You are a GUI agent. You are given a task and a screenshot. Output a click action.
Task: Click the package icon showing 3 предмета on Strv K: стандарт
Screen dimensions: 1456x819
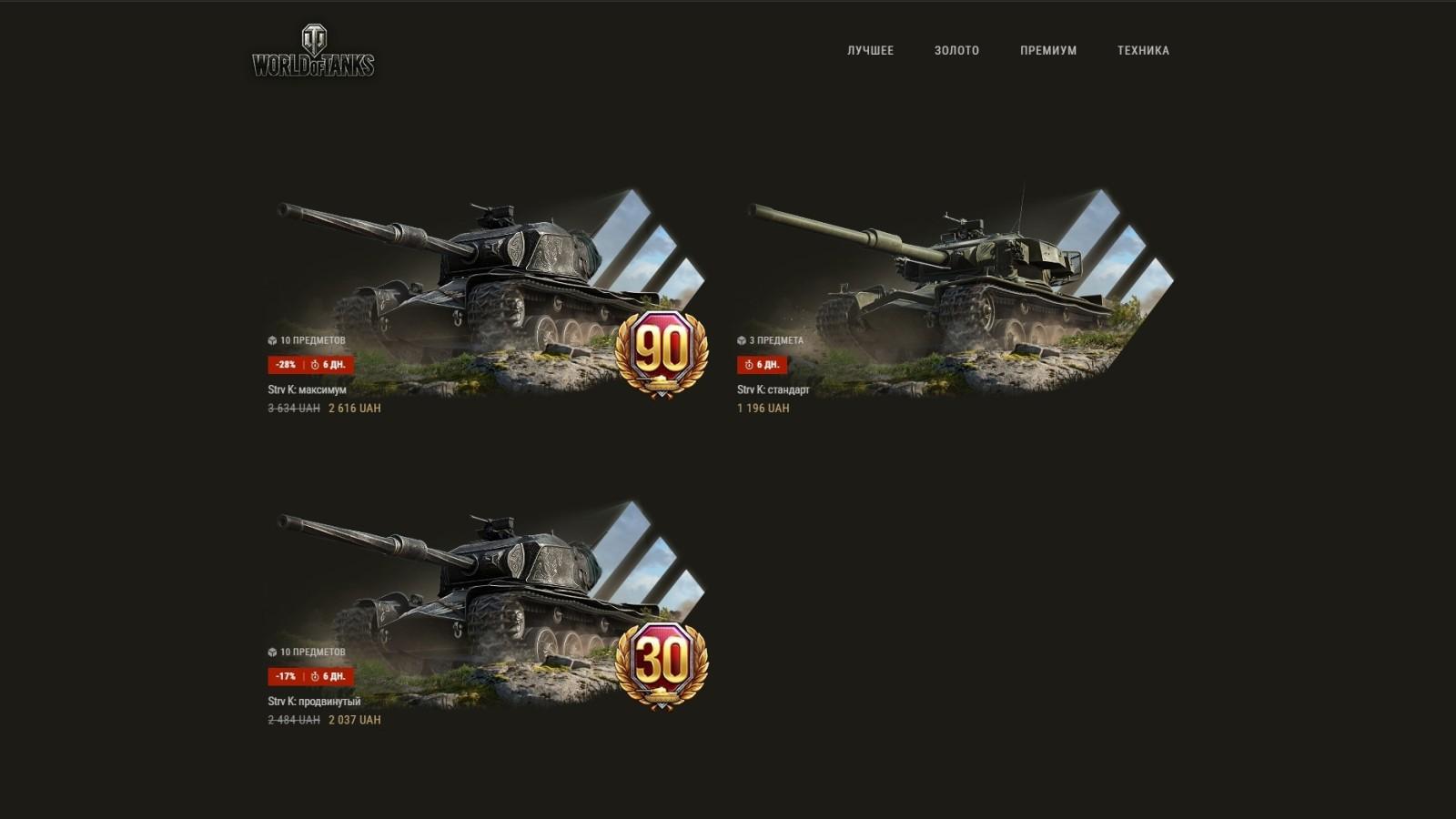[x=742, y=339]
